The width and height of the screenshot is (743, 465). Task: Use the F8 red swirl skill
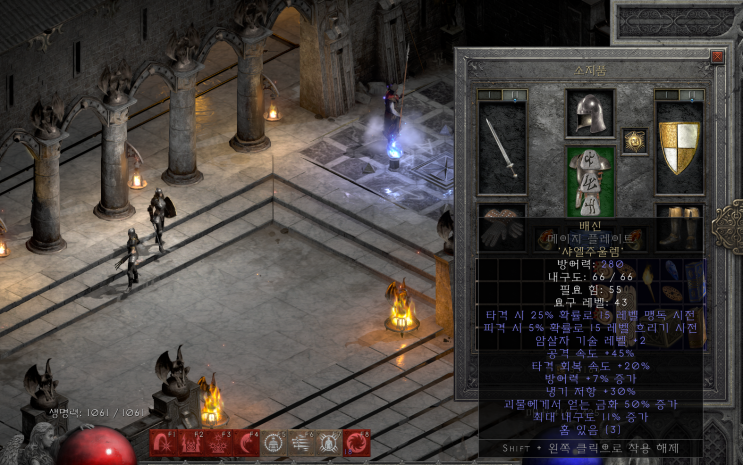click(357, 444)
